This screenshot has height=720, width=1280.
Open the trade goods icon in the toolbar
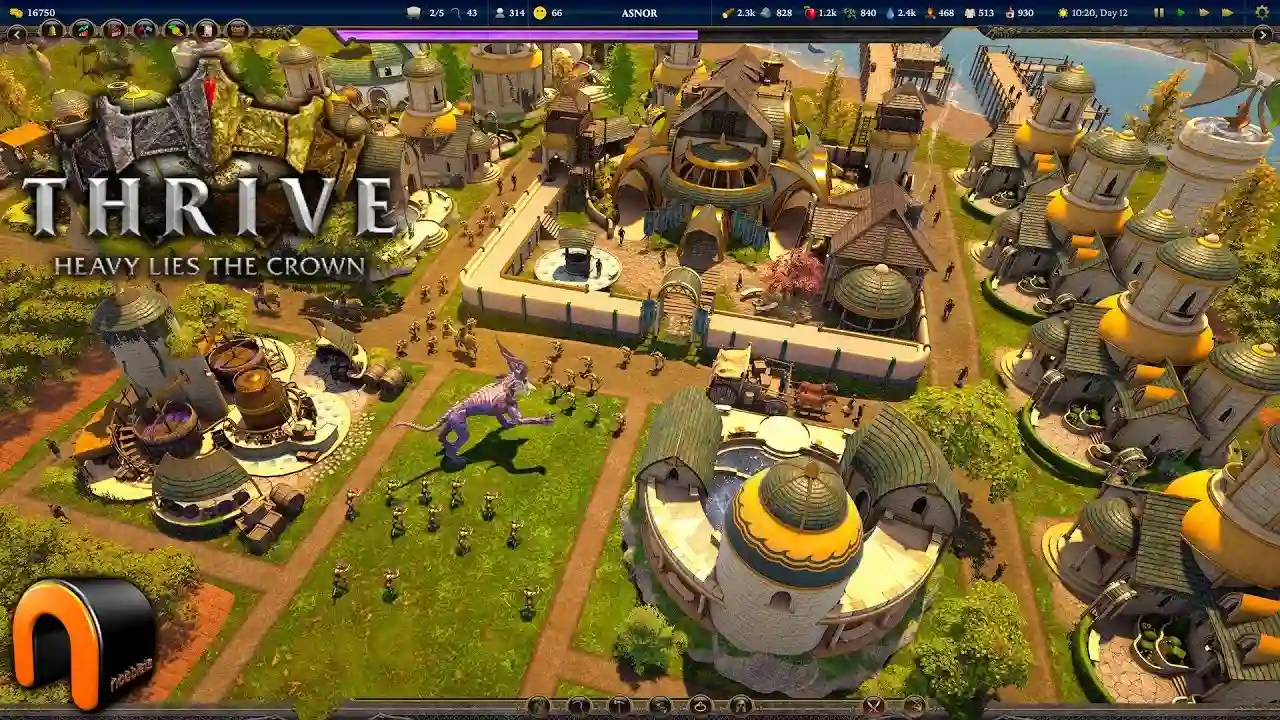tap(175, 31)
